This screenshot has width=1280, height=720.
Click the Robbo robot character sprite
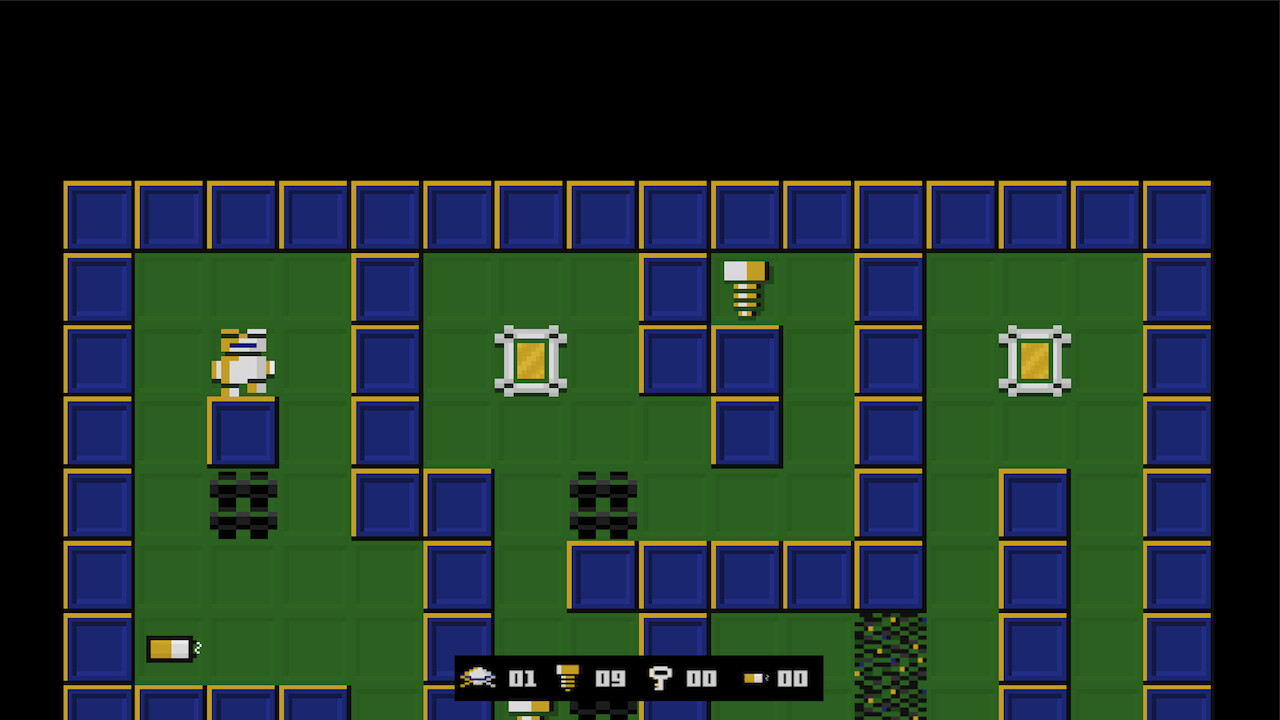click(x=243, y=360)
